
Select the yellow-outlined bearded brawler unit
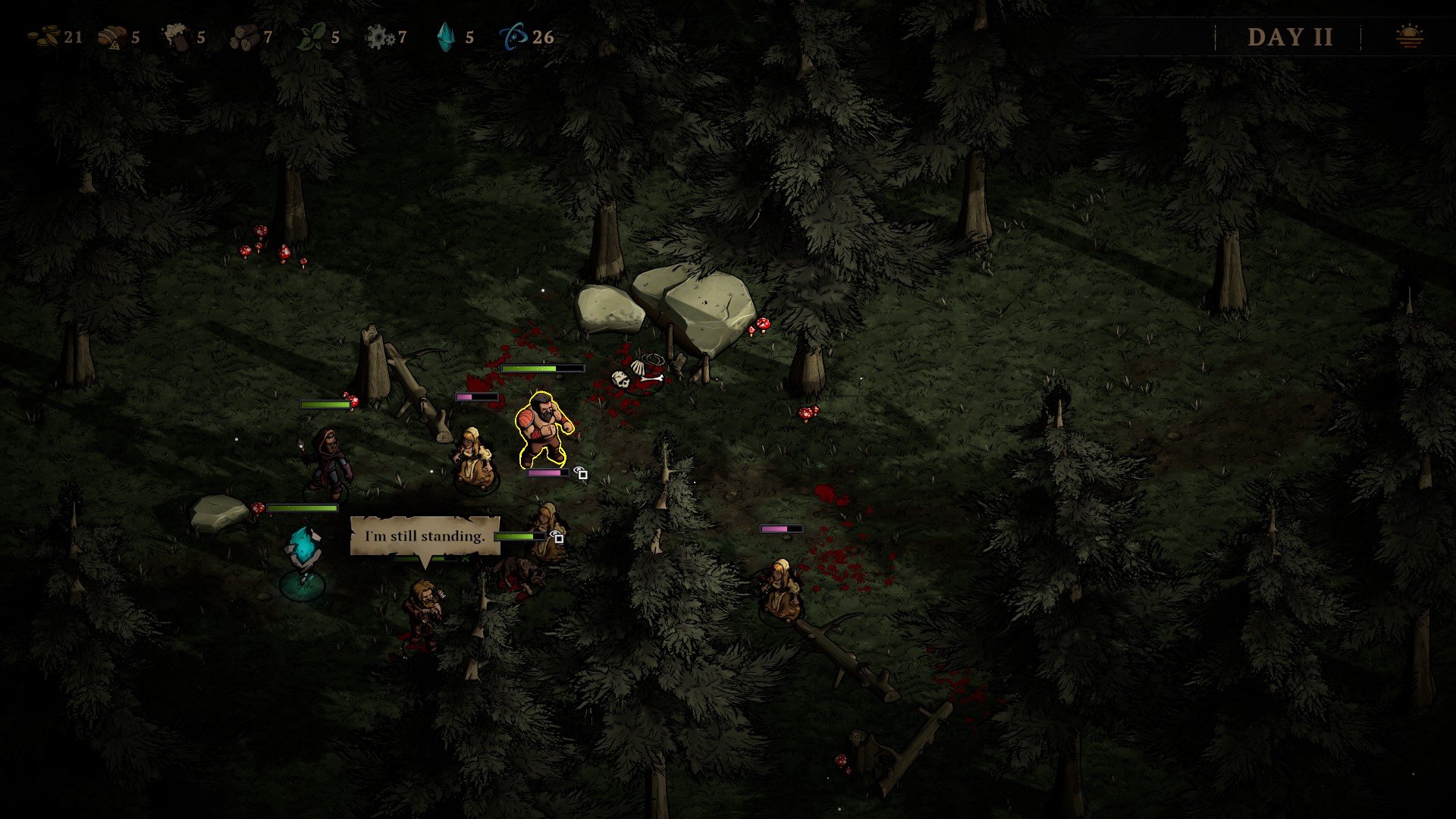(x=542, y=430)
